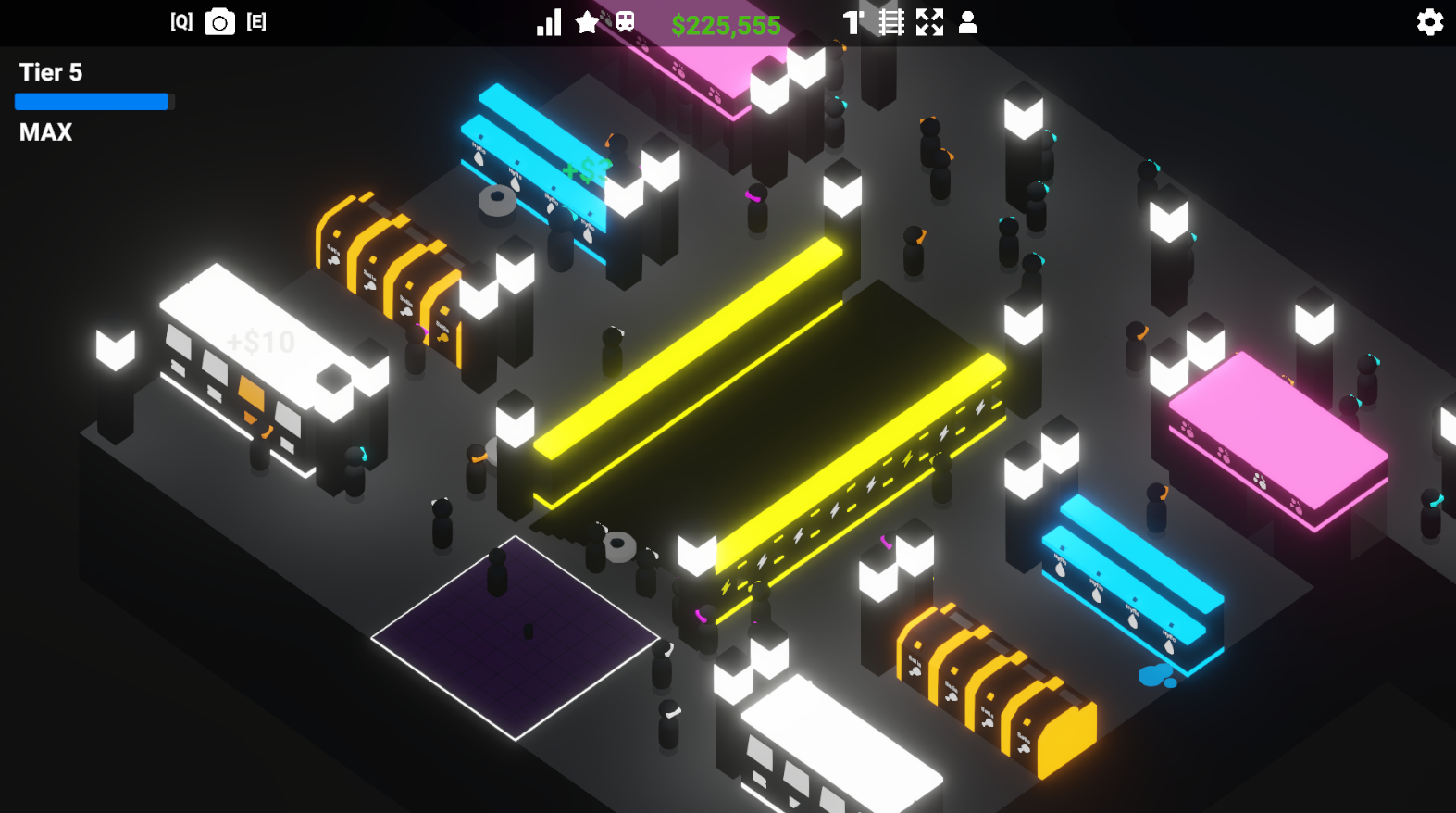Click the camera screenshot icon
Image resolution: width=1456 pixels, height=813 pixels.
click(x=219, y=22)
